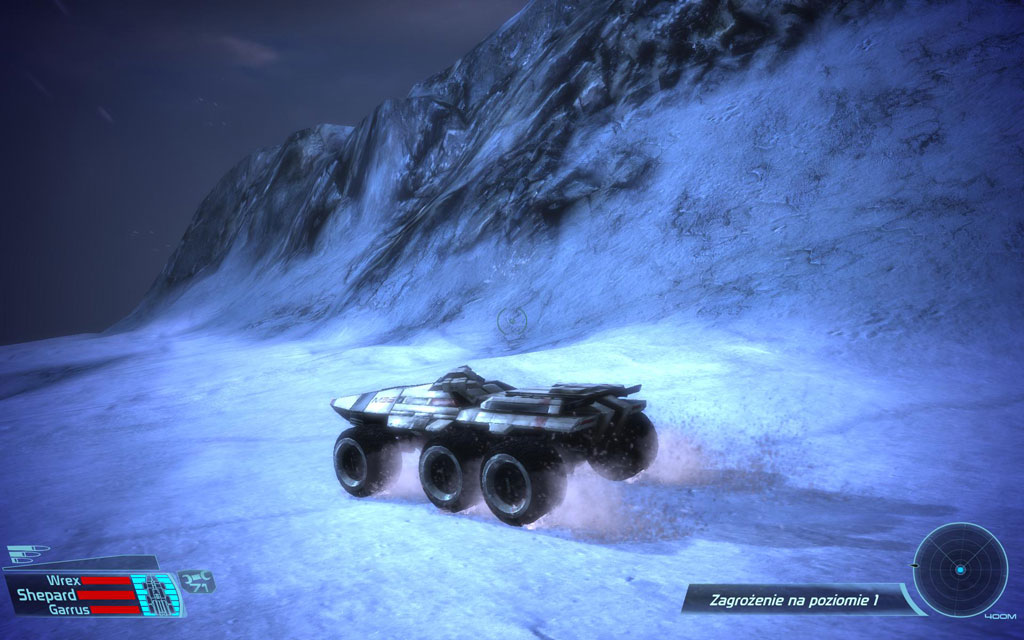Select Garrus in the squad panel

(x=70, y=609)
